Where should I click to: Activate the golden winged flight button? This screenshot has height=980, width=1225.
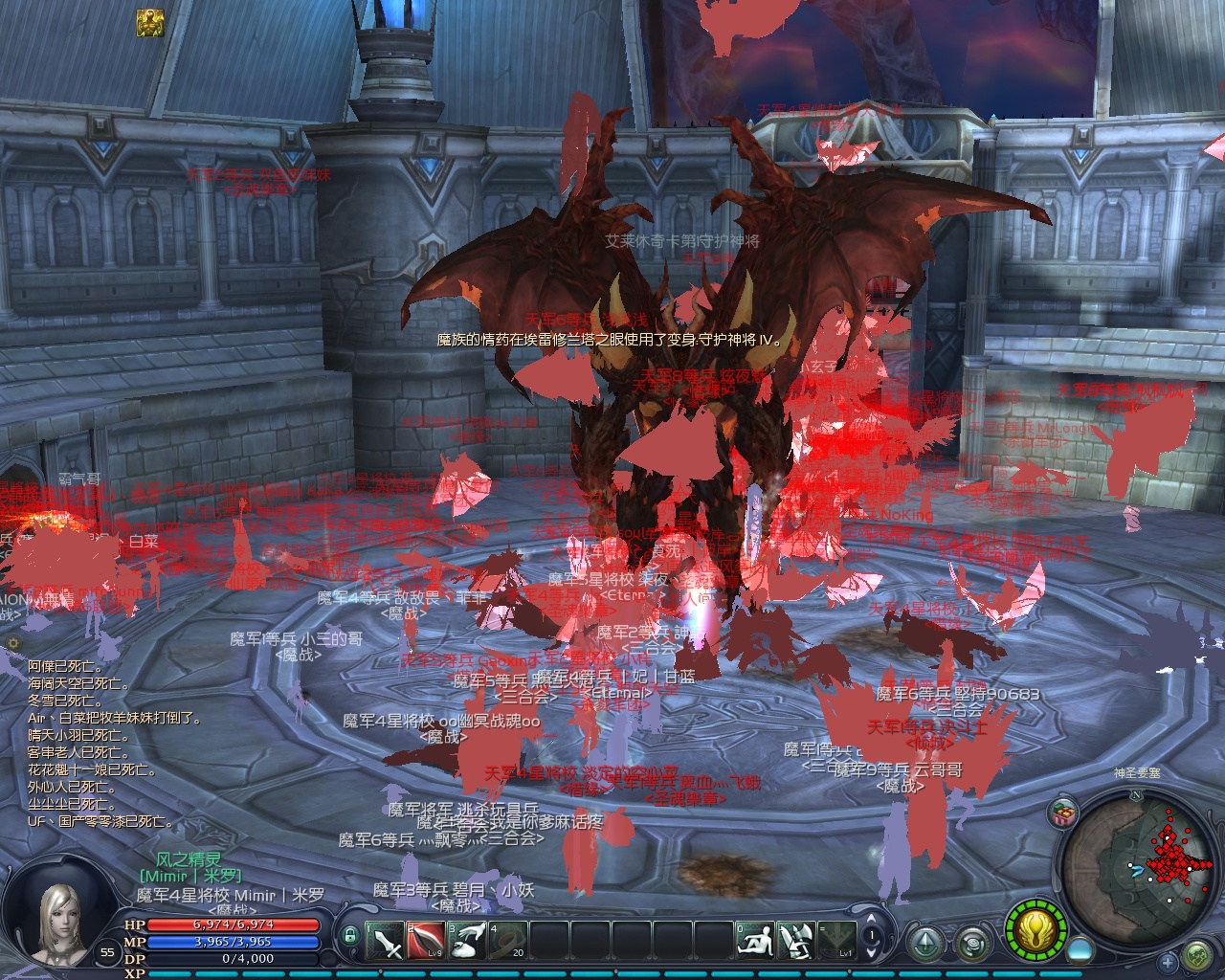point(1037,928)
